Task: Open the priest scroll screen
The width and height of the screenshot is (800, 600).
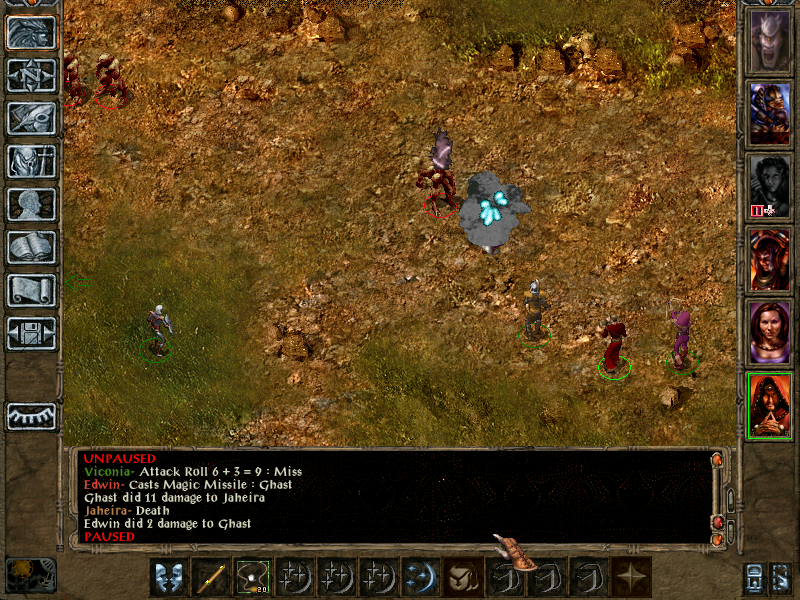Action: 31,291
